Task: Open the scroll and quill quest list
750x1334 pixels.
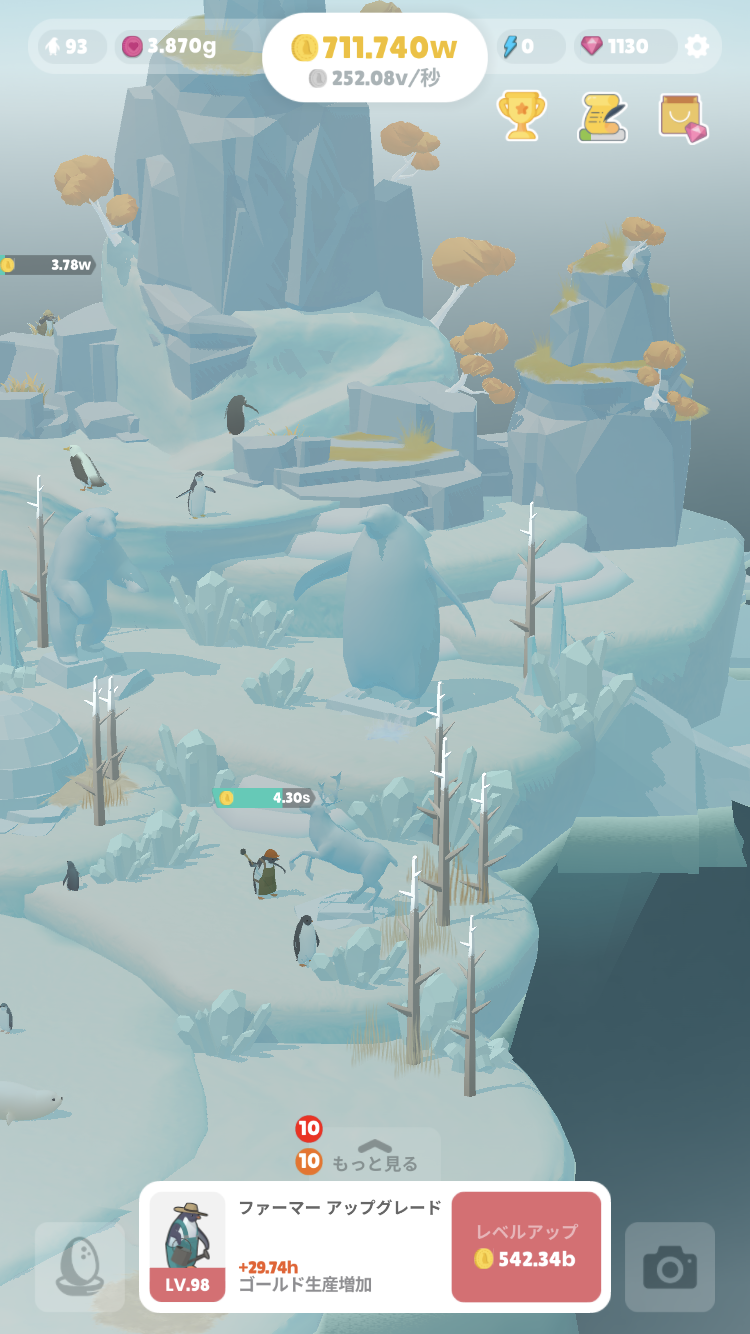Action: [x=603, y=117]
